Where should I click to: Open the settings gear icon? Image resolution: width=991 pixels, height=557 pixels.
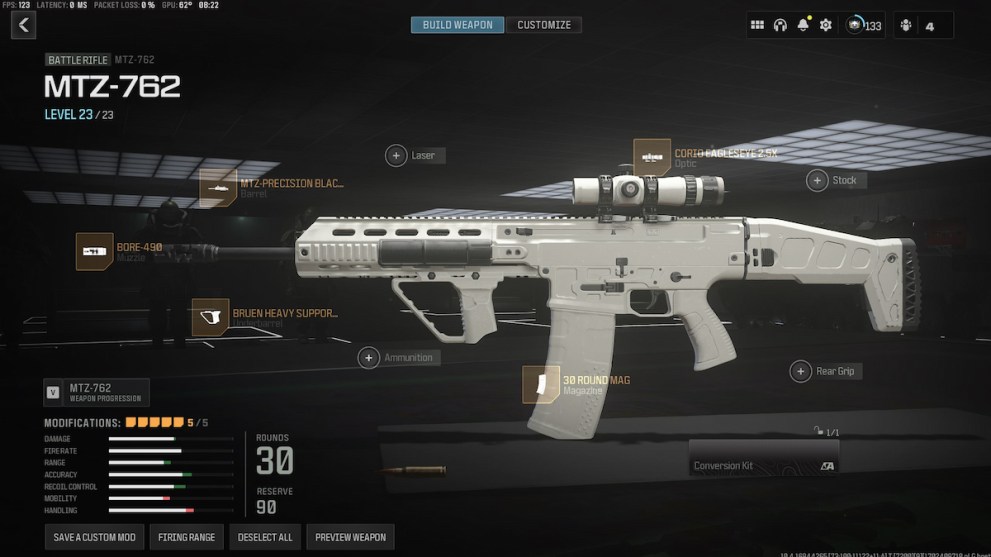click(x=825, y=25)
